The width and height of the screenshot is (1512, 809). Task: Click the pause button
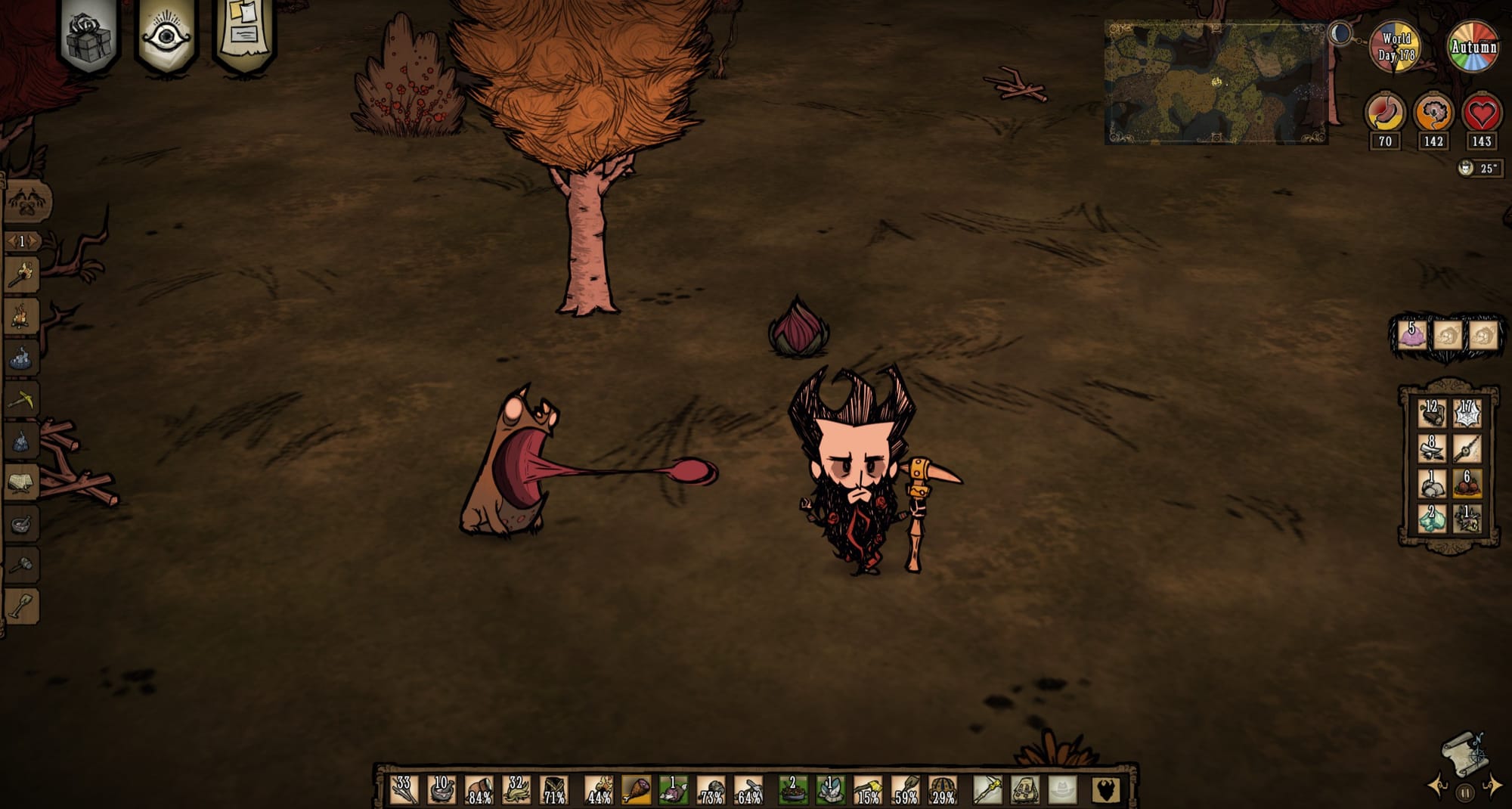tap(1465, 793)
